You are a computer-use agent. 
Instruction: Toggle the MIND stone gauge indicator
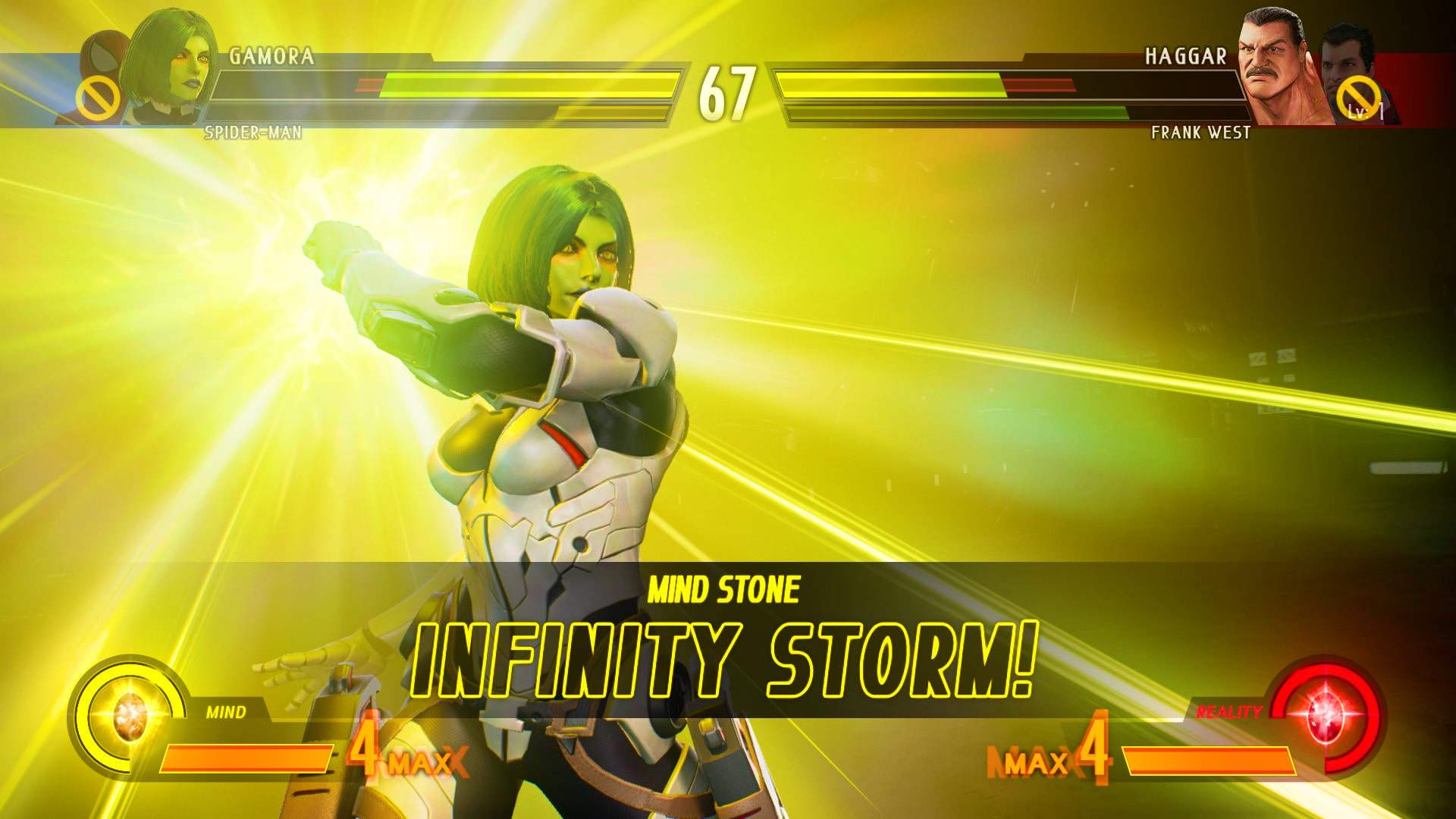[226, 713]
